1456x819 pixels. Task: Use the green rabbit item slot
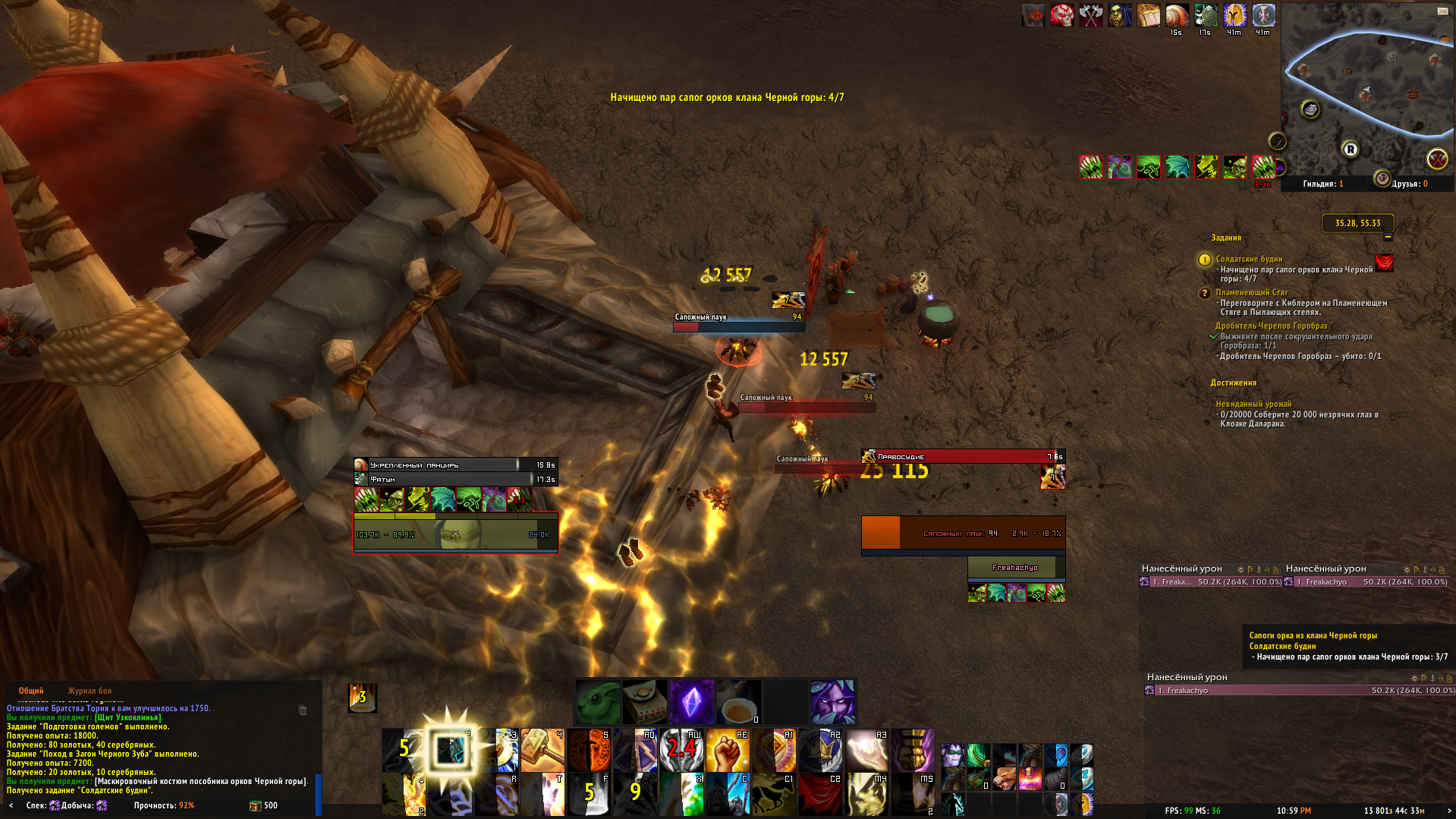coord(598,702)
